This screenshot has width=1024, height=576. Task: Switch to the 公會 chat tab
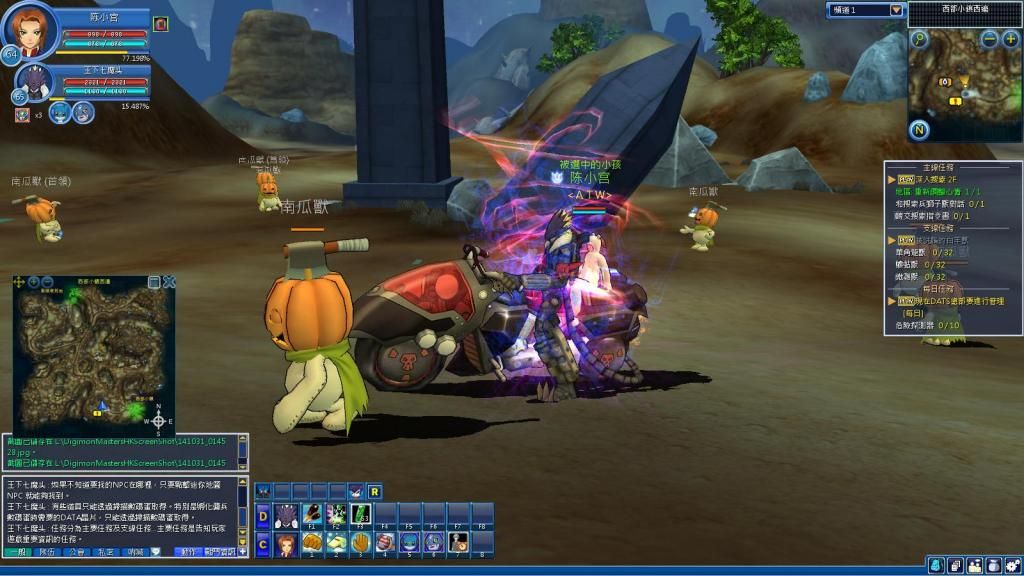coord(77,552)
